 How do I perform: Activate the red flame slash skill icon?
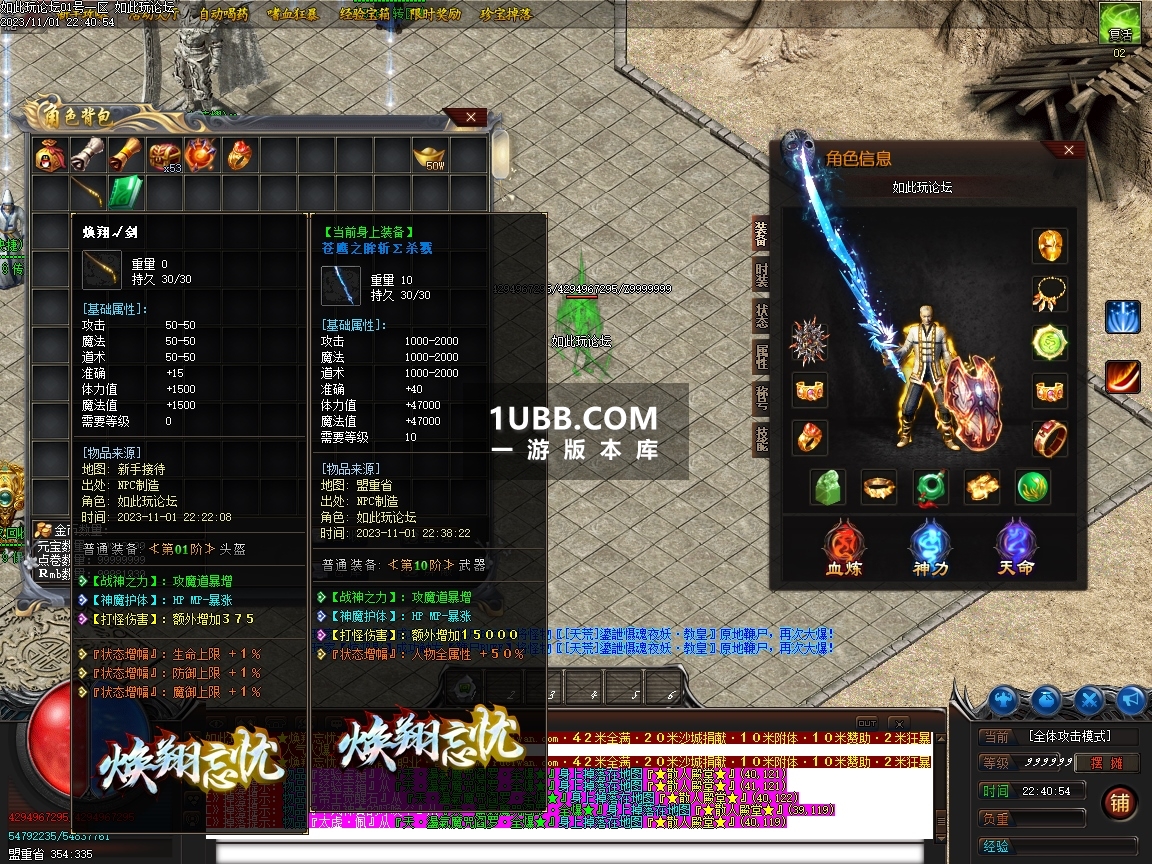[x=1122, y=377]
